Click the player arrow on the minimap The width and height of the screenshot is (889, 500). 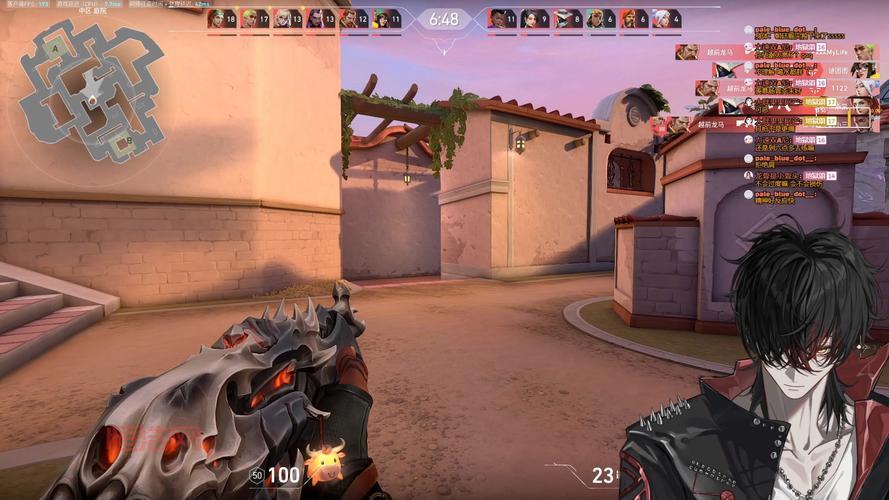(x=93, y=101)
